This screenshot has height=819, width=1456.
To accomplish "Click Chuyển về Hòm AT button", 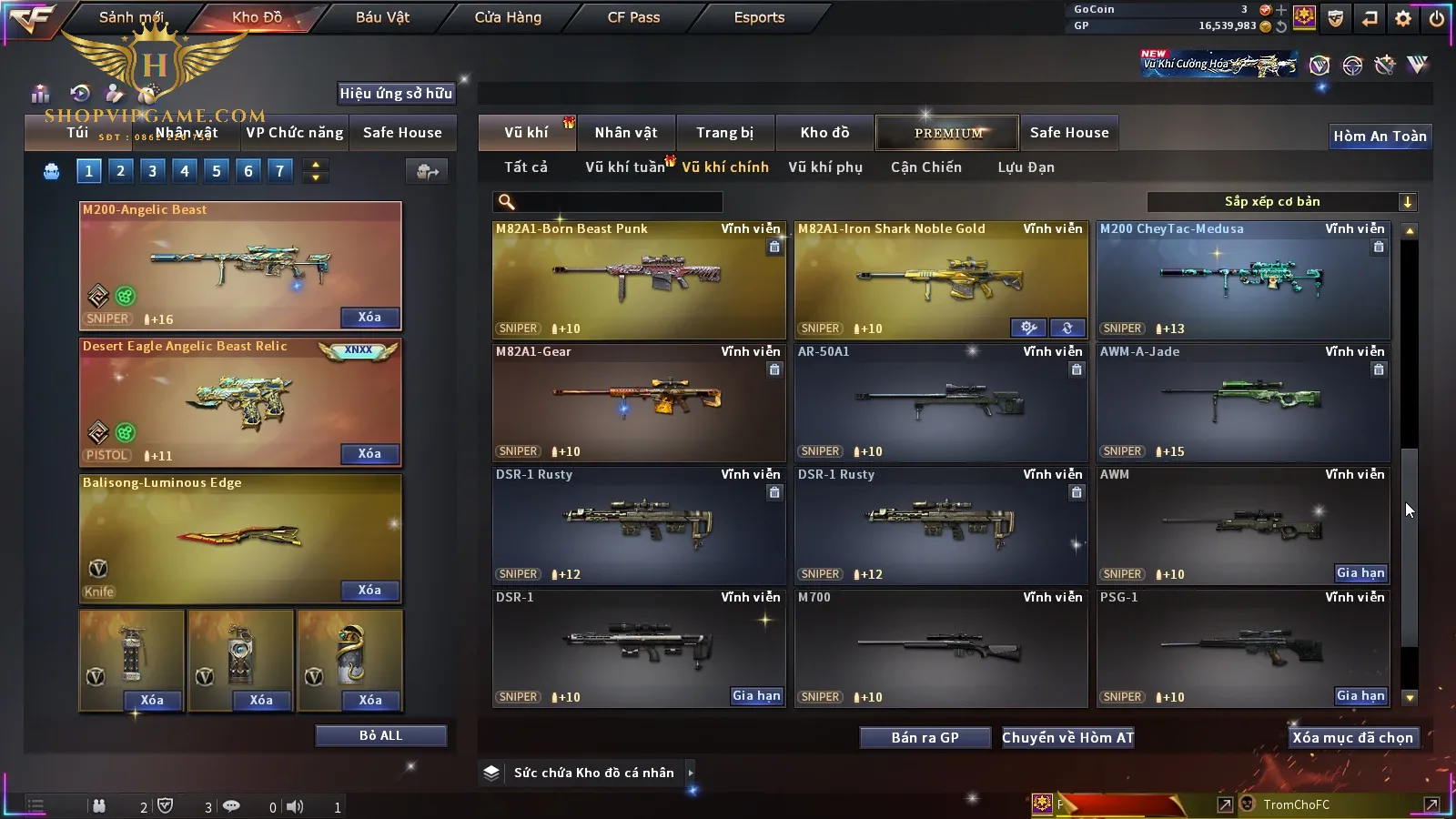I will pyautogui.click(x=1068, y=738).
